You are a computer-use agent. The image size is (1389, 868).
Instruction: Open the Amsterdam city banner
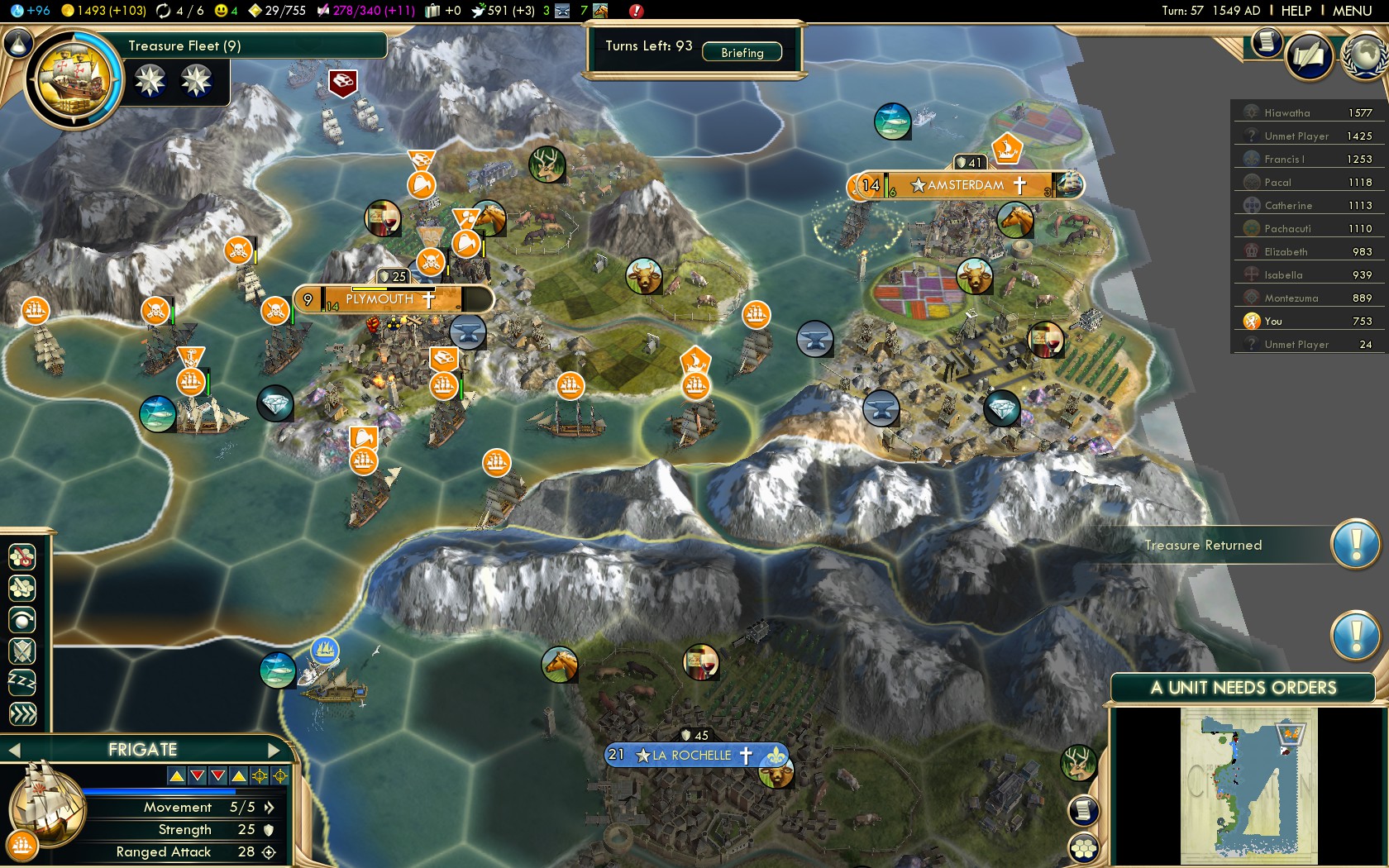[965, 185]
